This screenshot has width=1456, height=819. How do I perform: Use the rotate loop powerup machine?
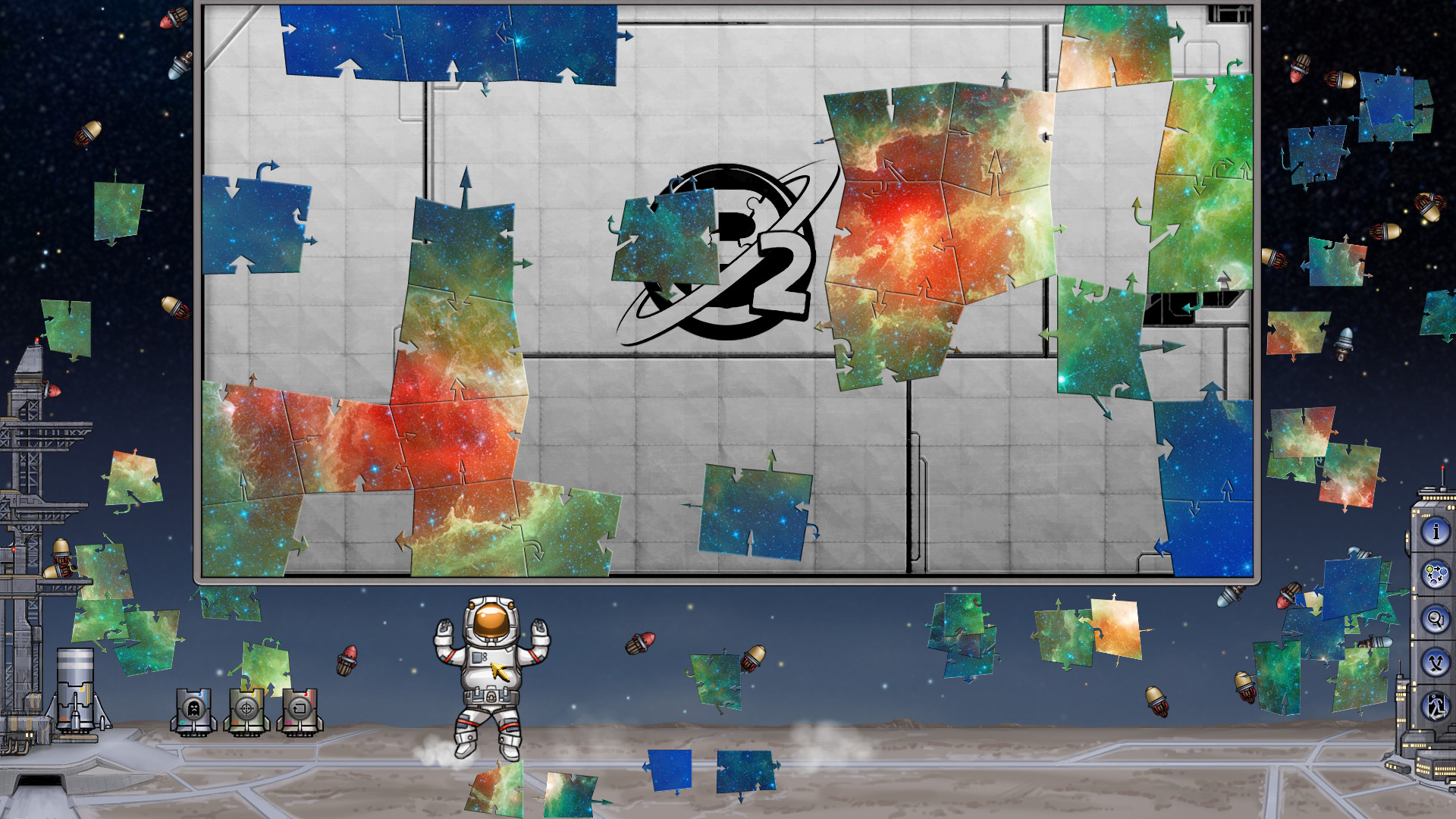300,709
